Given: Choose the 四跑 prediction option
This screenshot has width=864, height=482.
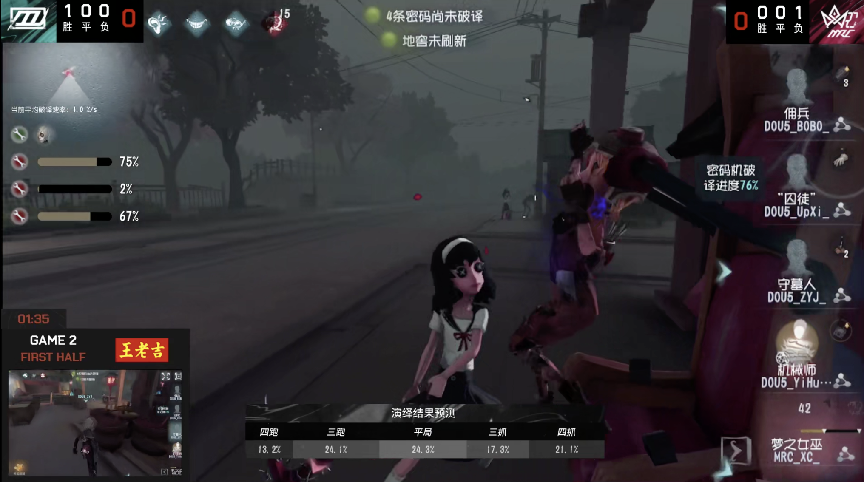Looking at the screenshot, I should pyautogui.click(x=269, y=442).
